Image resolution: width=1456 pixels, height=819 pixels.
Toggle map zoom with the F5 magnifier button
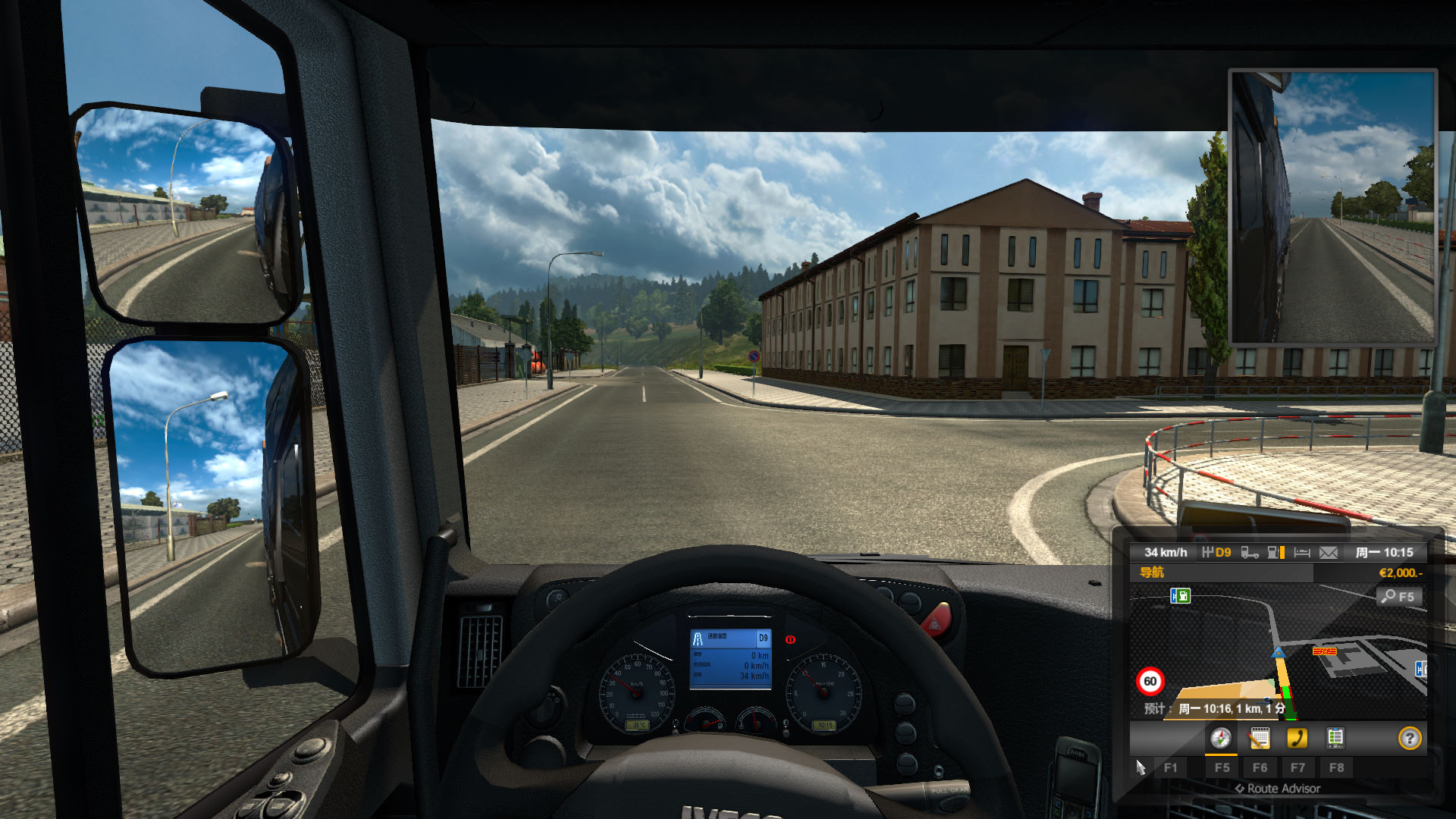coord(1399,596)
